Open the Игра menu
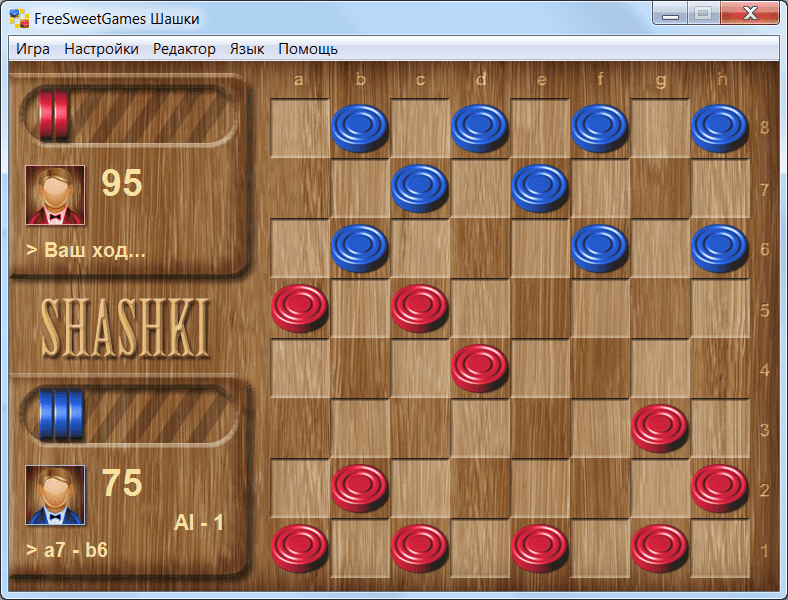Viewport: 788px width, 600px height. 33,49
